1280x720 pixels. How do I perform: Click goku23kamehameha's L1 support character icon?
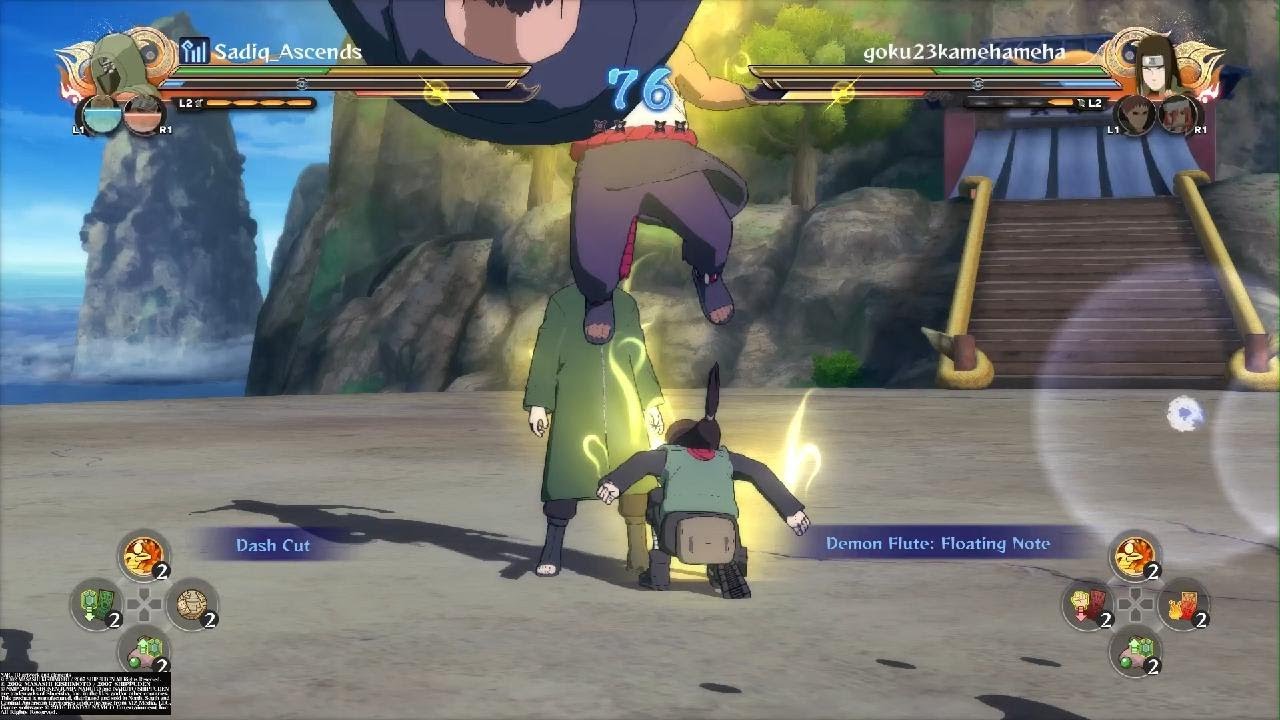[x=1134, y=114]
